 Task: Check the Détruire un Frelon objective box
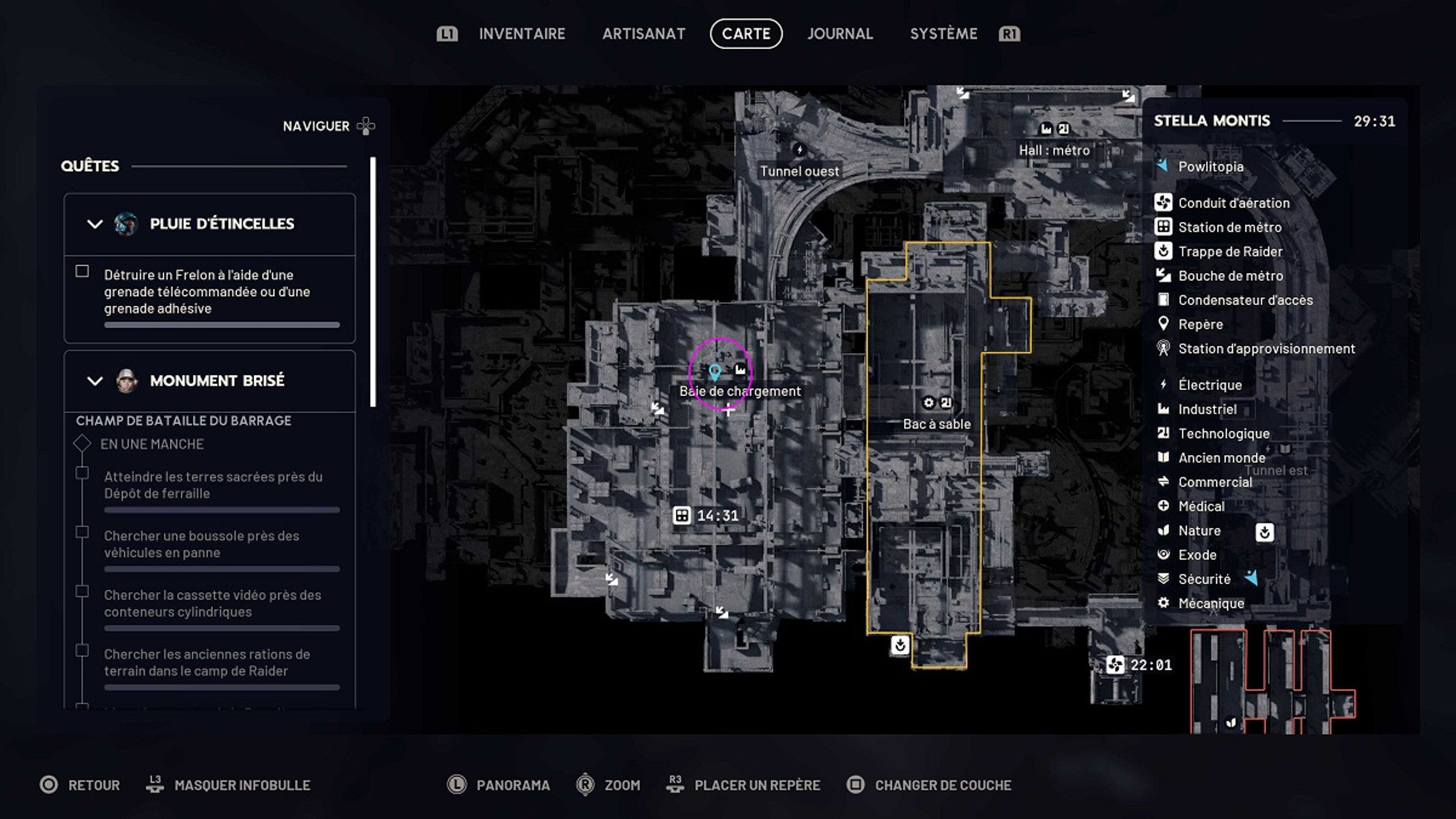point(81,272)
